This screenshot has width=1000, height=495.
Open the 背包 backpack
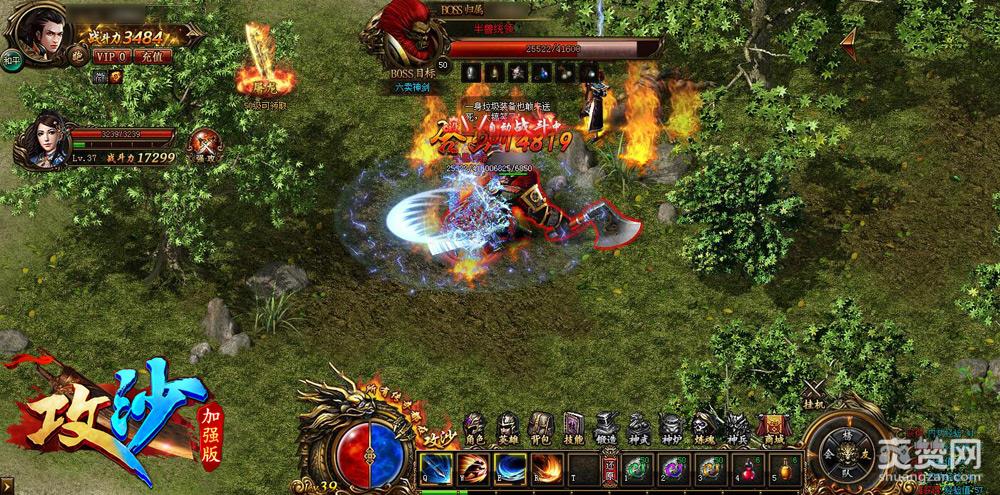pyautogui.click(x=540, y=428)
